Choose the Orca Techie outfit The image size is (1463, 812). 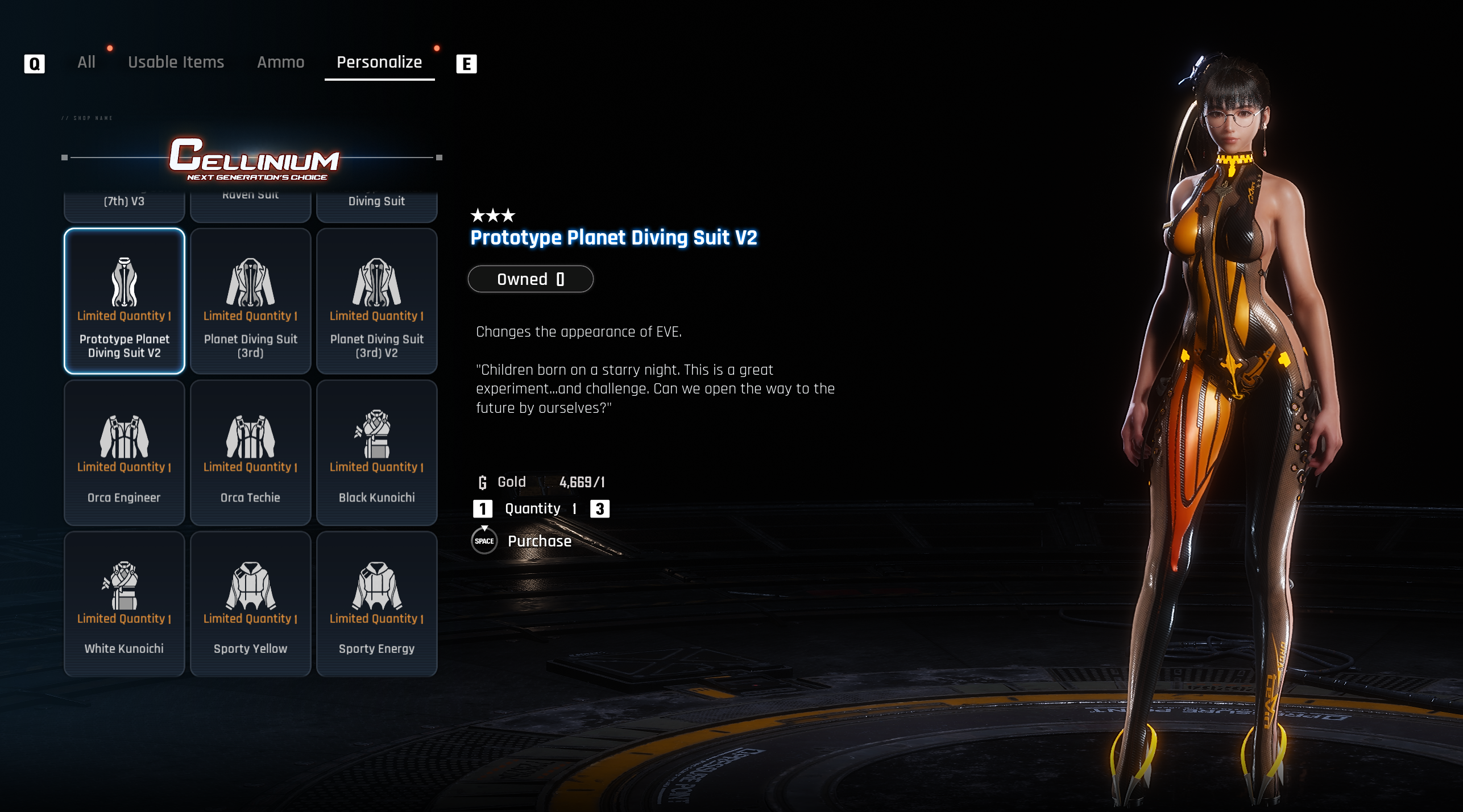pos(251,452)
